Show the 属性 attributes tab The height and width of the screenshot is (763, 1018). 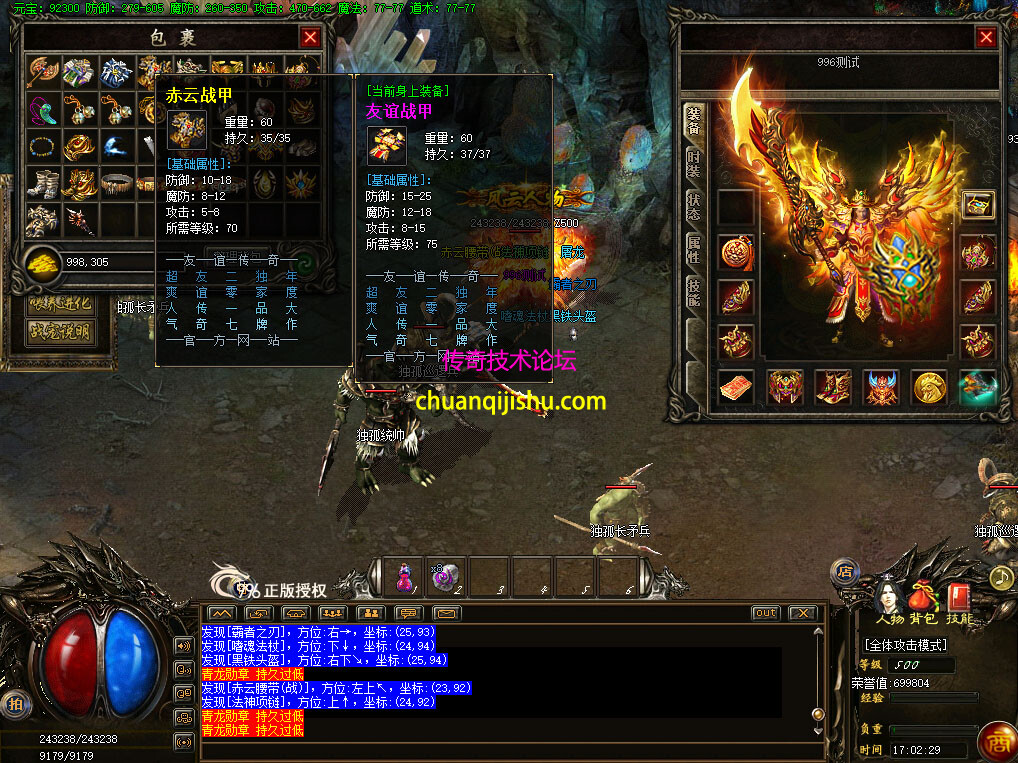[694, 250]
